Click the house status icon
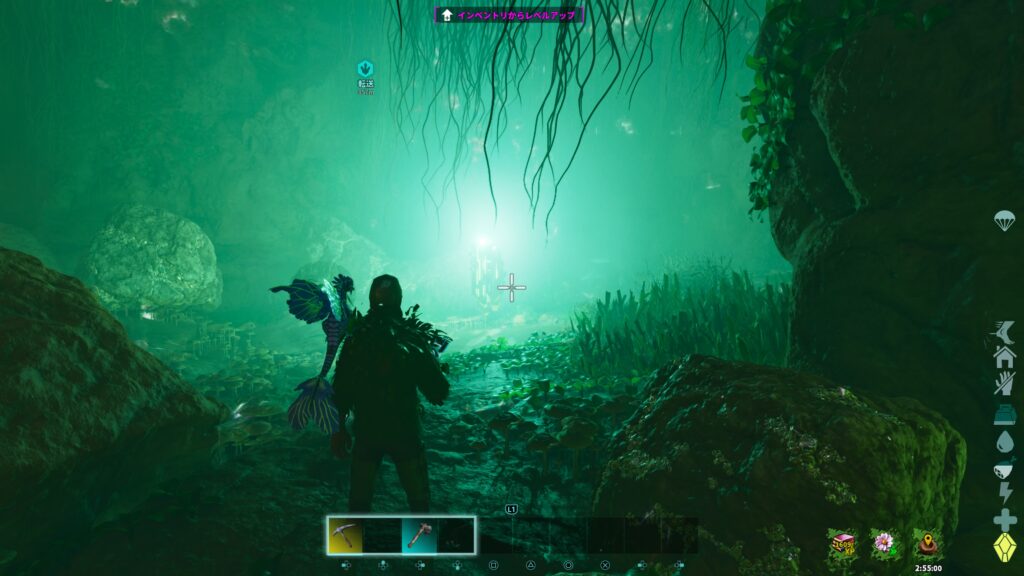The width and height of the screenshot is (1024, 576). (x=1004, y=357)
